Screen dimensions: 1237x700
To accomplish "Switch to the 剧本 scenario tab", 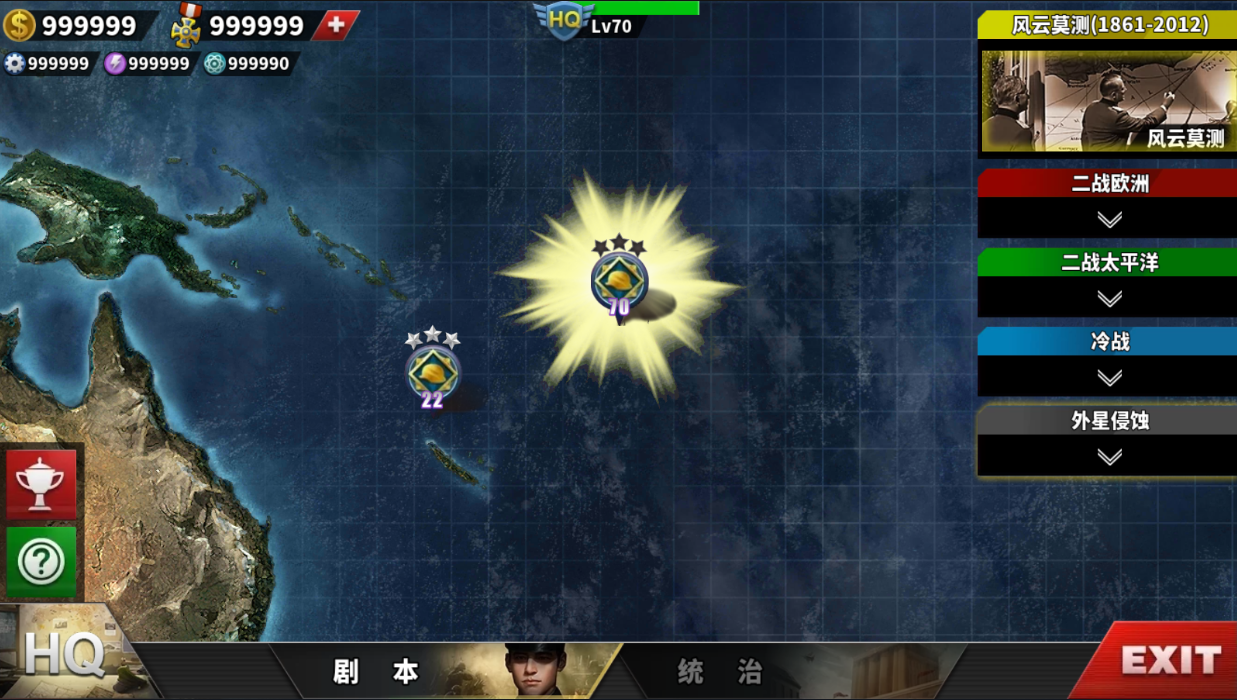I will tap(376, 671).
